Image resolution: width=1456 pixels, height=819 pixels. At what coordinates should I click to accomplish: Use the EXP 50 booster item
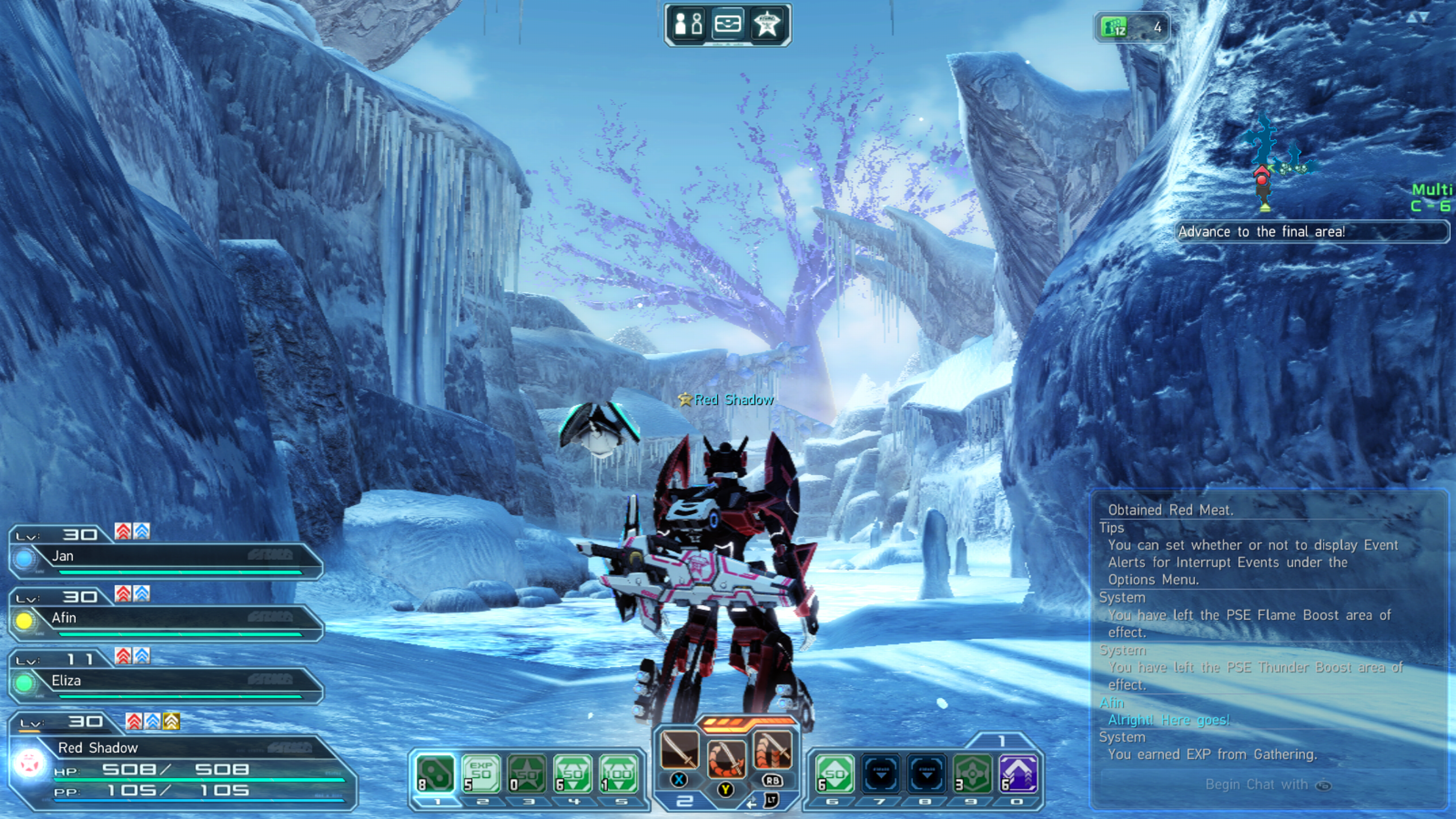(481, 774)
